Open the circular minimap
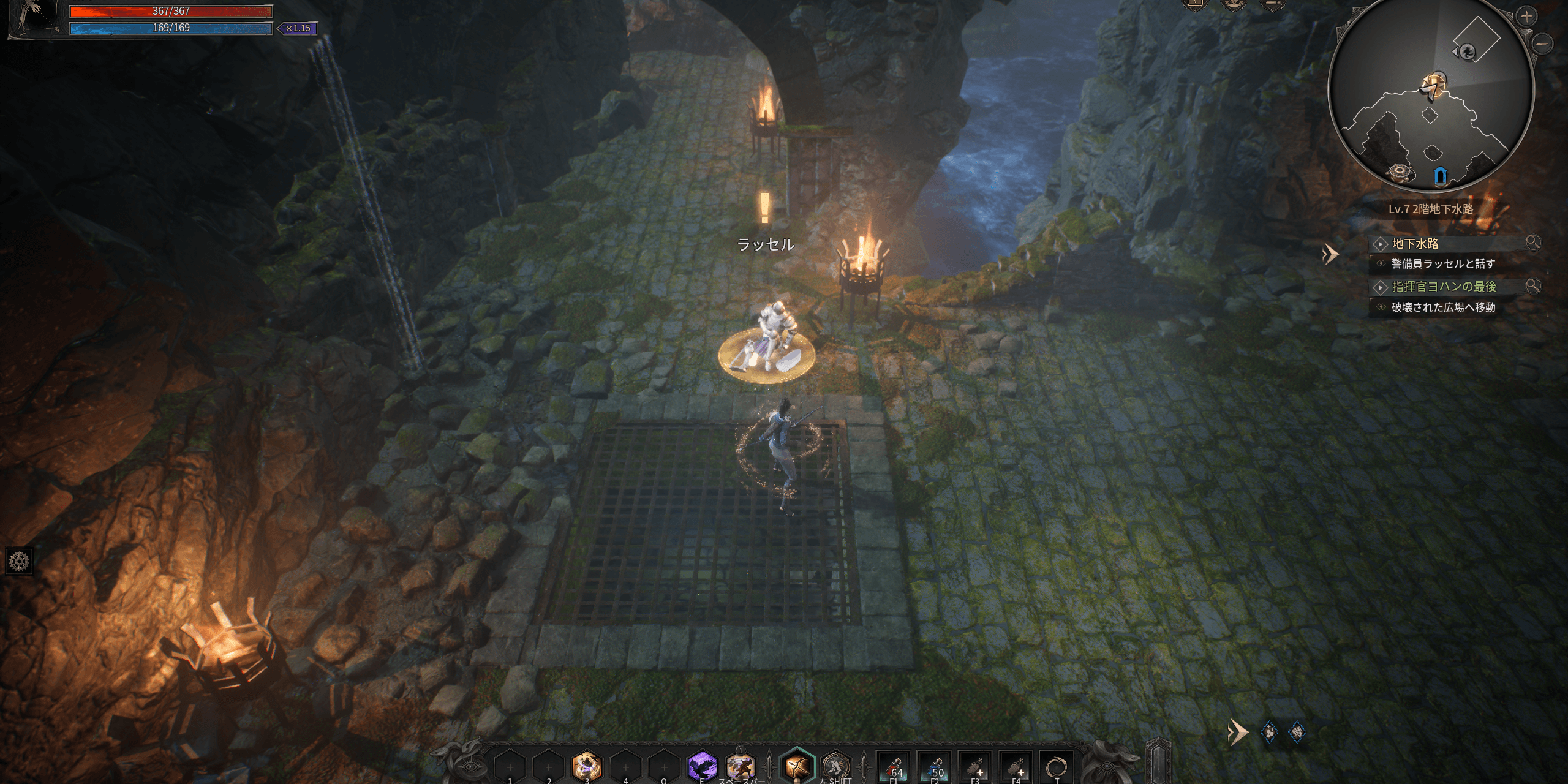Screen dimensions: 1568x784 pos(1431,92)
